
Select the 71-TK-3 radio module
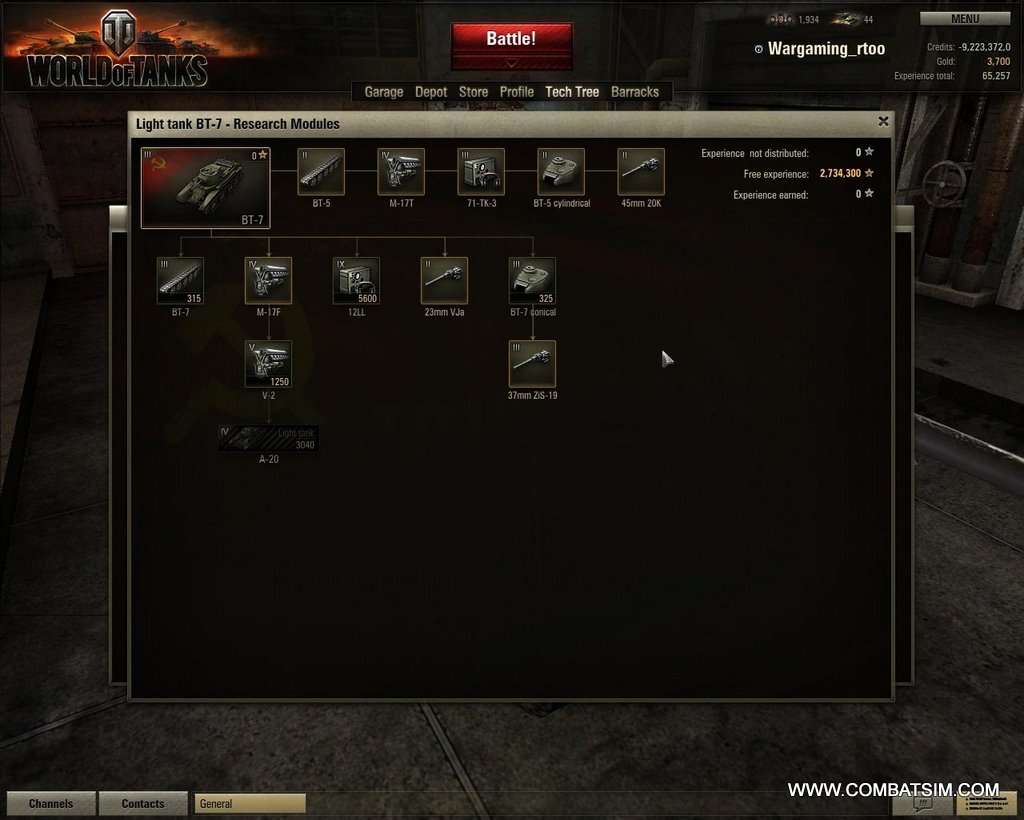pos(481,172)
